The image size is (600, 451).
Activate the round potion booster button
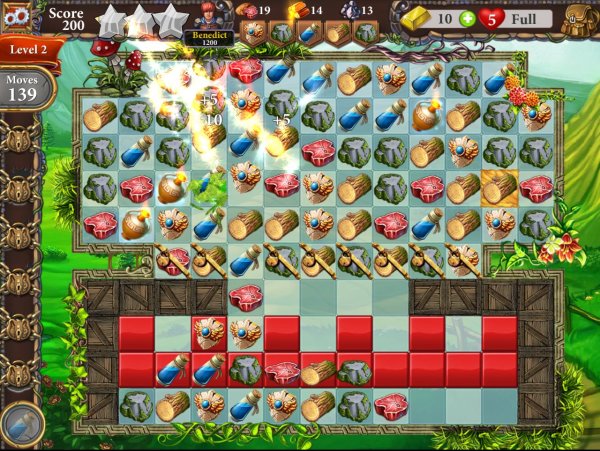tap(21, 423)
